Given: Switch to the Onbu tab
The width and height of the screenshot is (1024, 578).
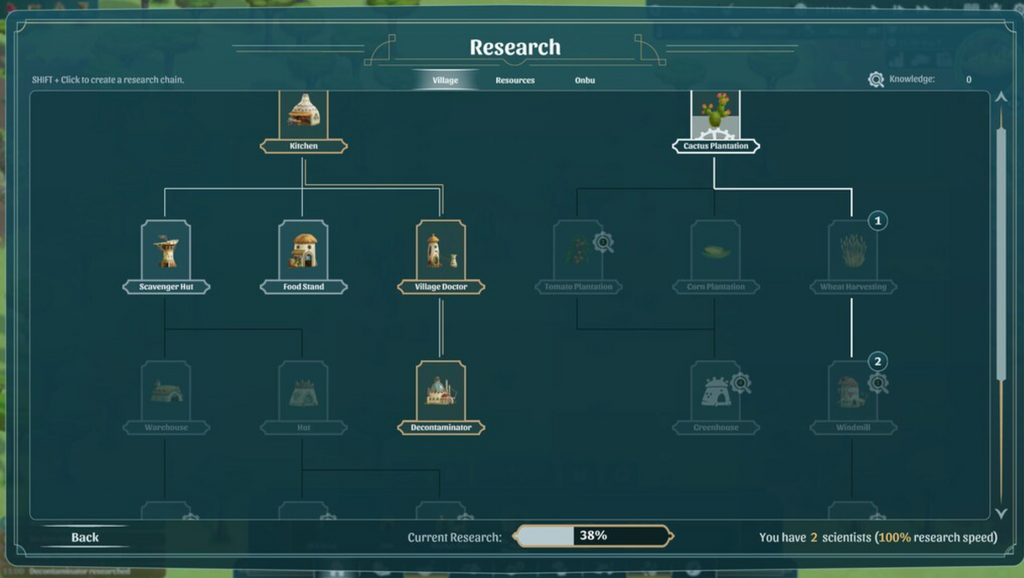Looking at the screenshot, I should [x=585, y=80].
